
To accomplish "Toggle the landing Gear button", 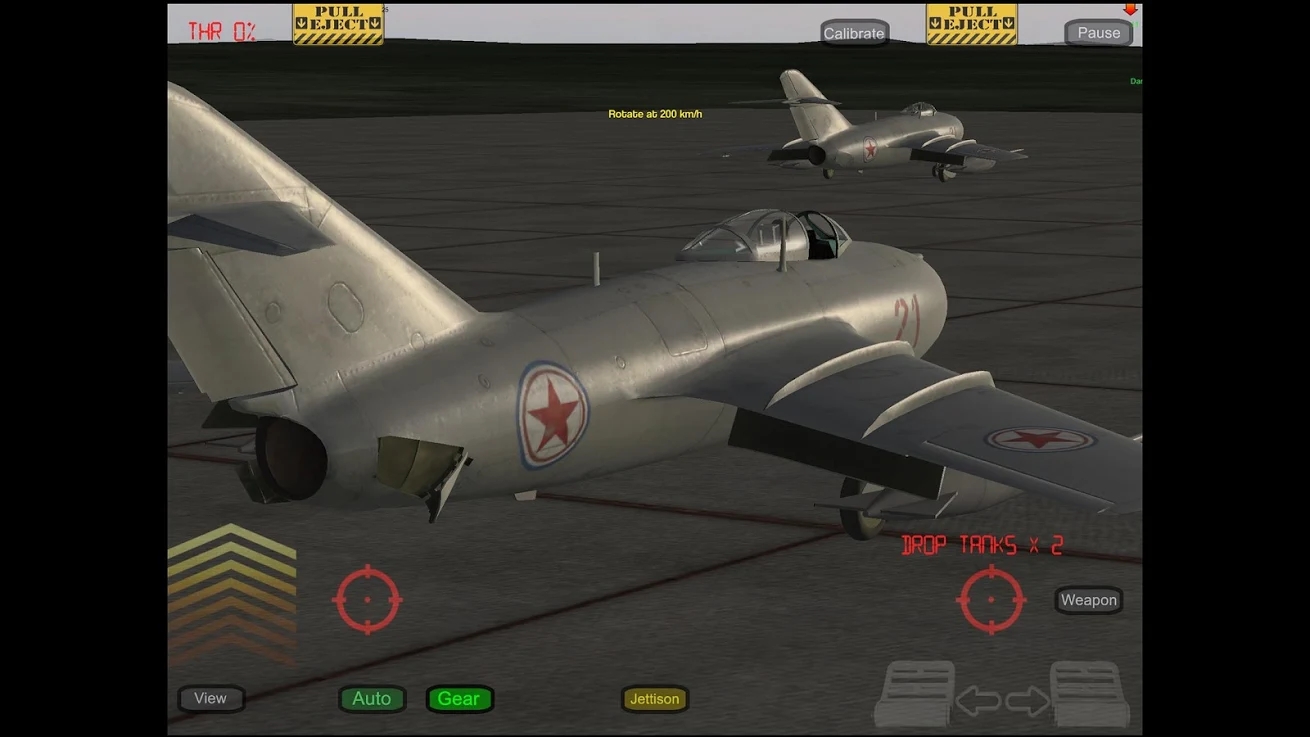I will click(459, 698).
